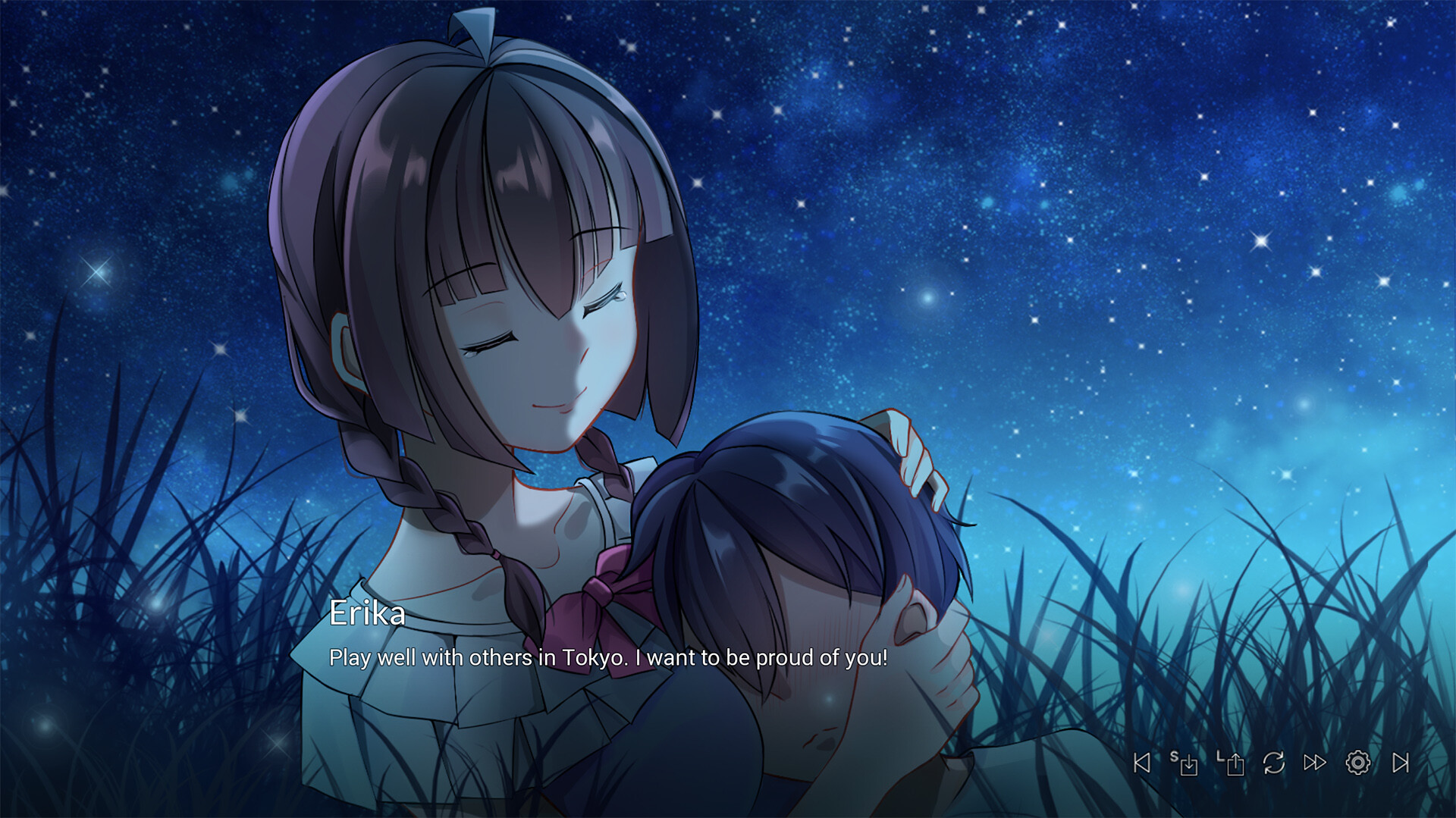This screenshot has height=818, width=1456.
Task: Open the load game icon marked L
Action: (1231, 763)
